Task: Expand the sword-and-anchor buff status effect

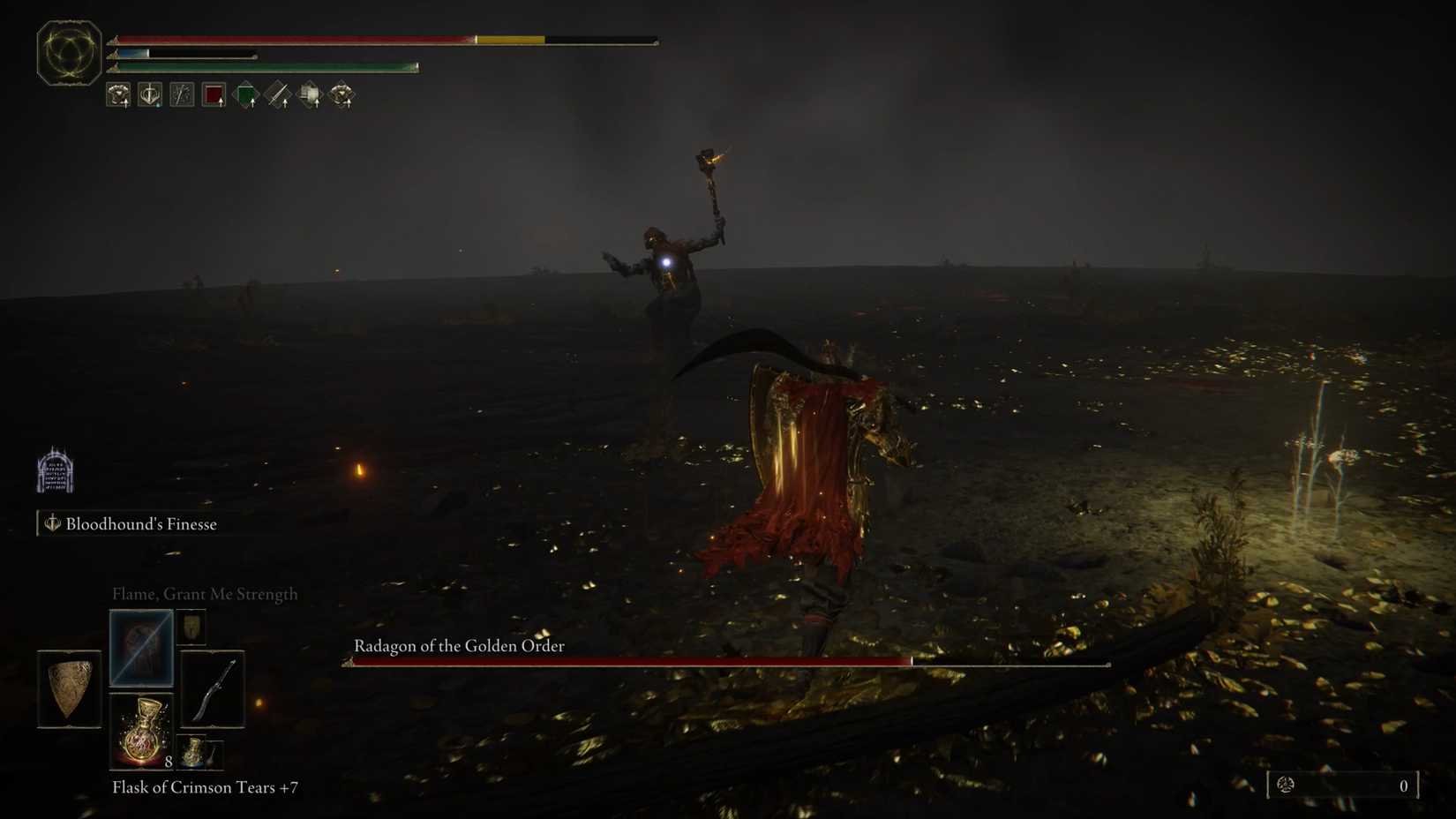Action: 150,94
